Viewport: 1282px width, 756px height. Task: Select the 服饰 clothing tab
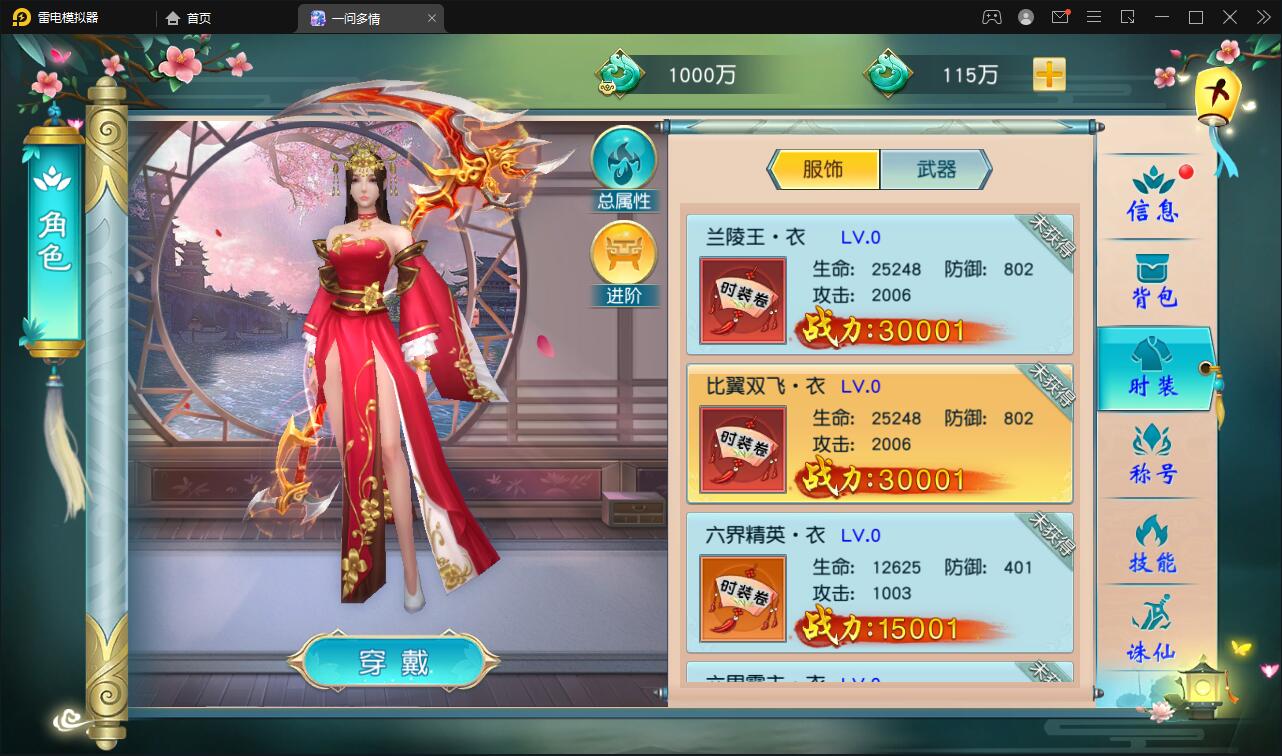coord(824,170)
